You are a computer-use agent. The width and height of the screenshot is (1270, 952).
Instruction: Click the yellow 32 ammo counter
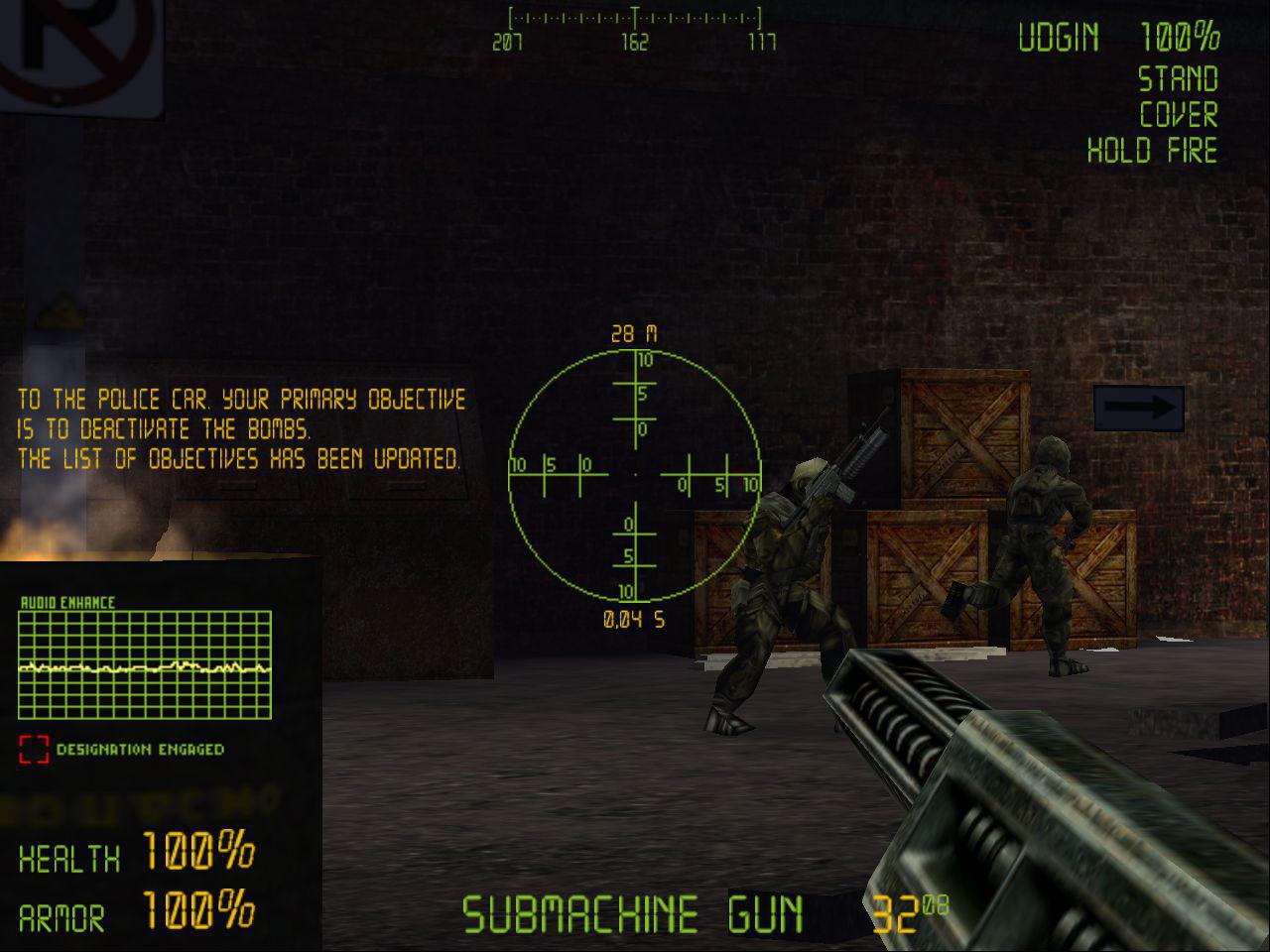tap(898, 912)
